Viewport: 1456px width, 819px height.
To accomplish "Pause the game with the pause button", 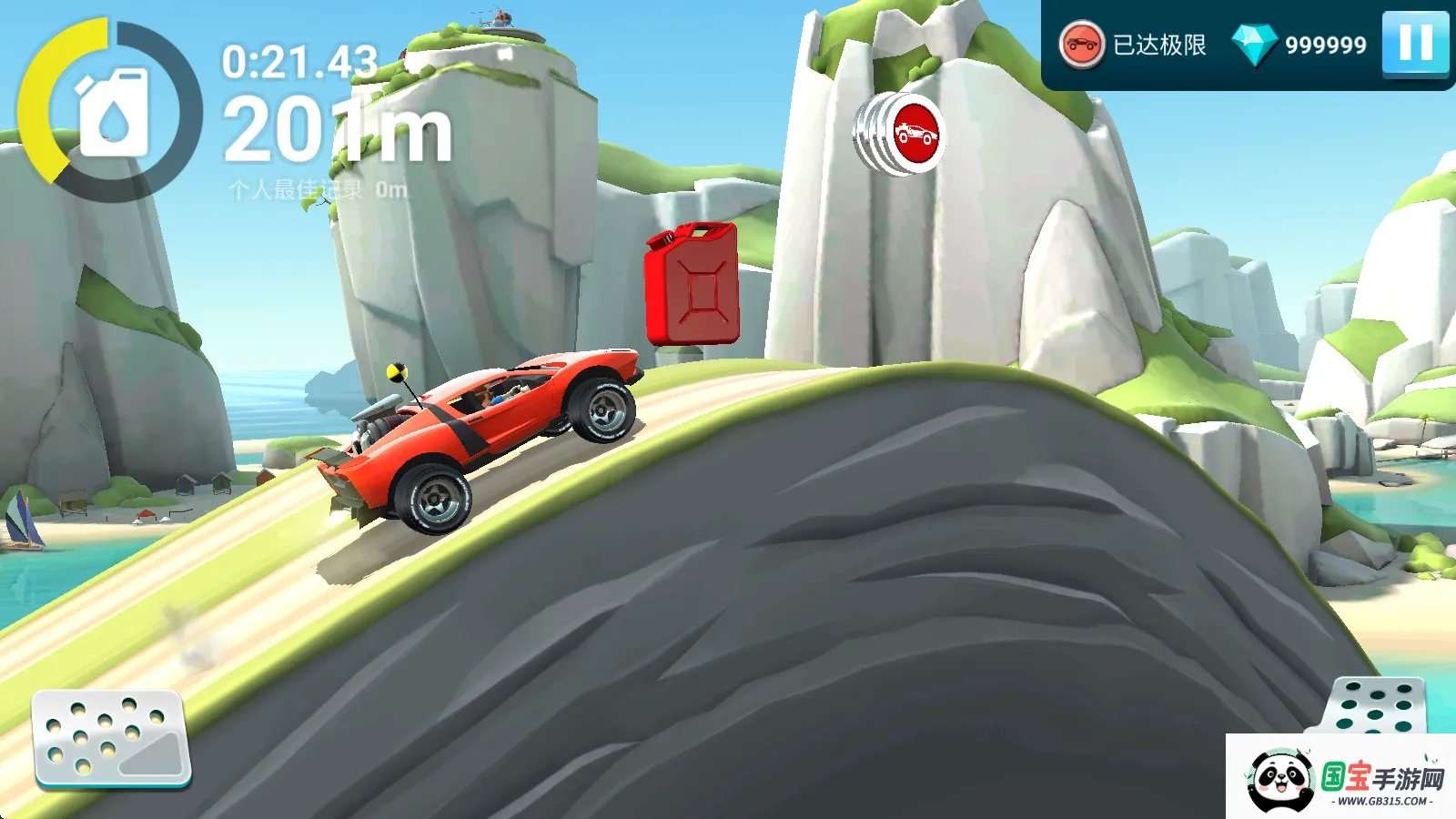I will [x=1415, y=43].
